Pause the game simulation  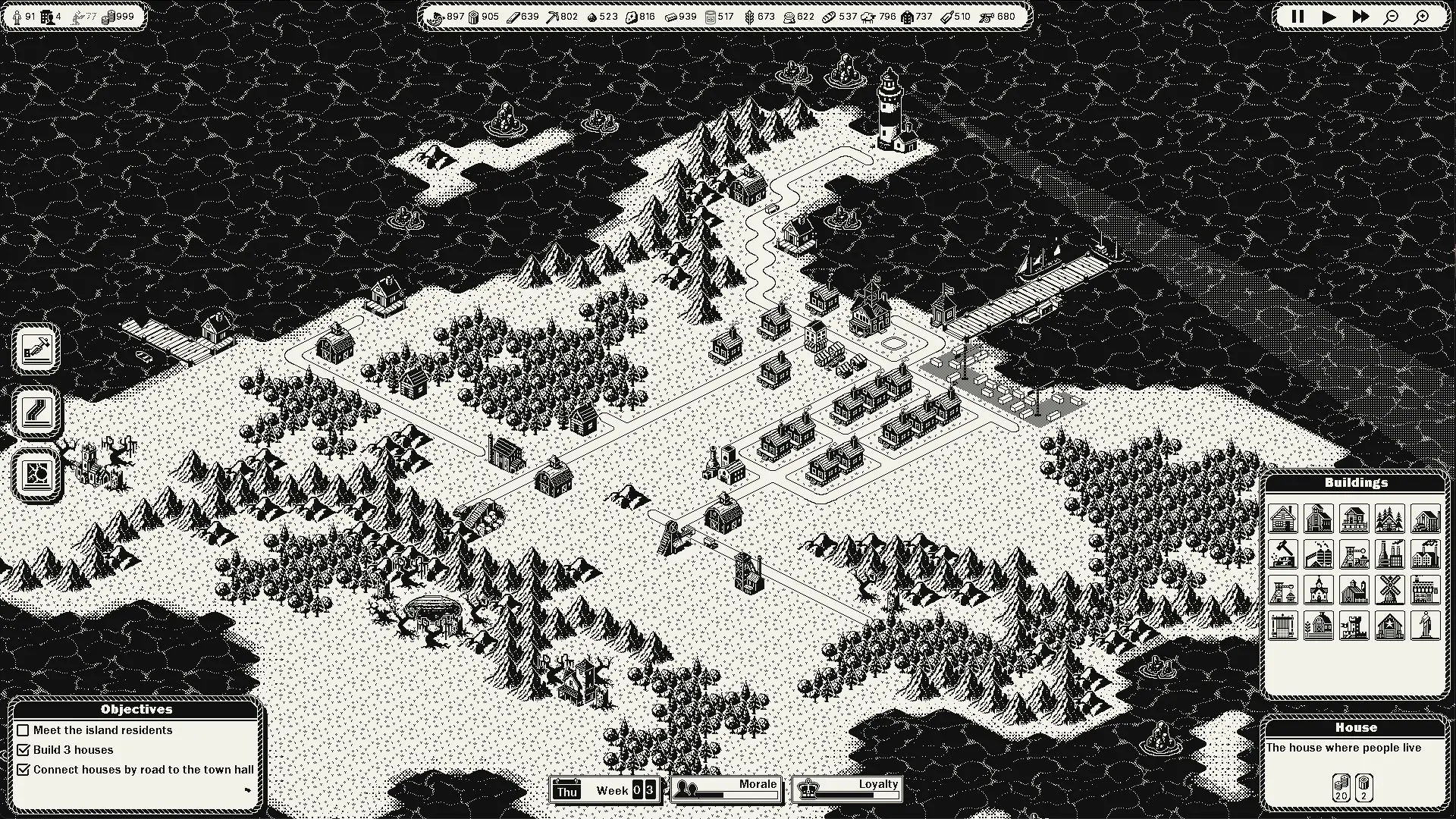[1298, 17]
